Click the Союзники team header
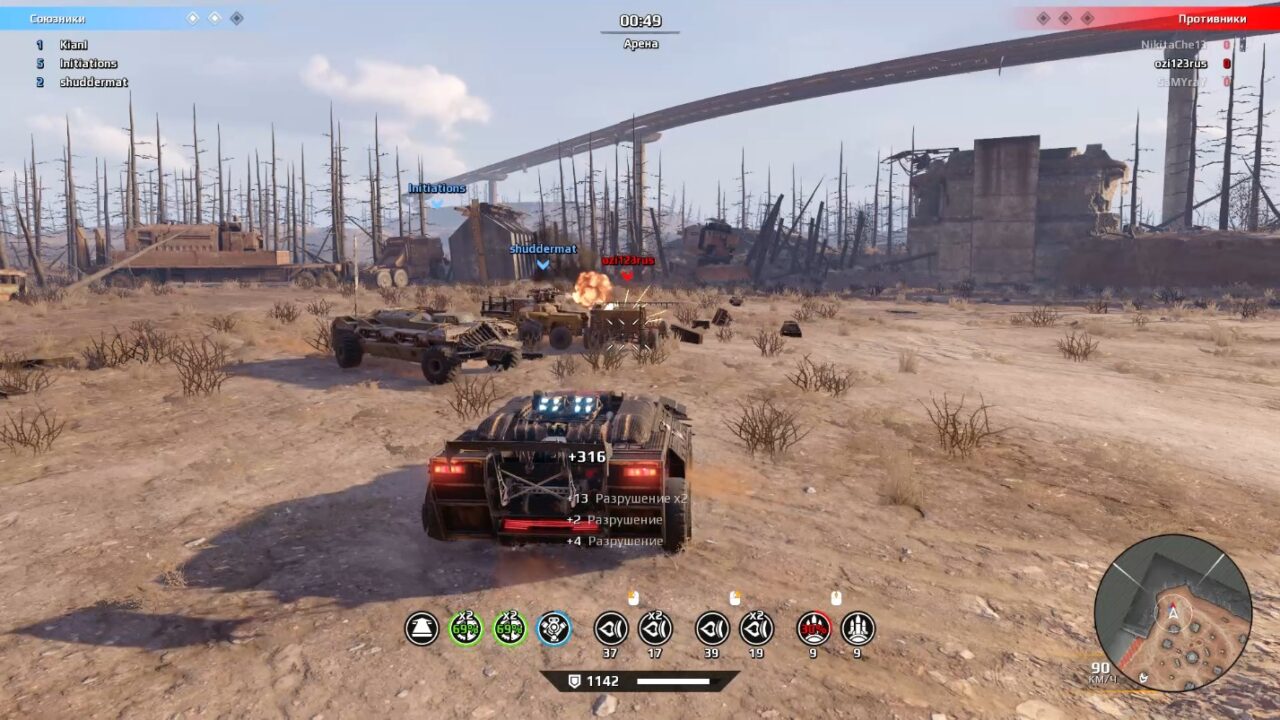1280x720 pixels. pos(57,19)
